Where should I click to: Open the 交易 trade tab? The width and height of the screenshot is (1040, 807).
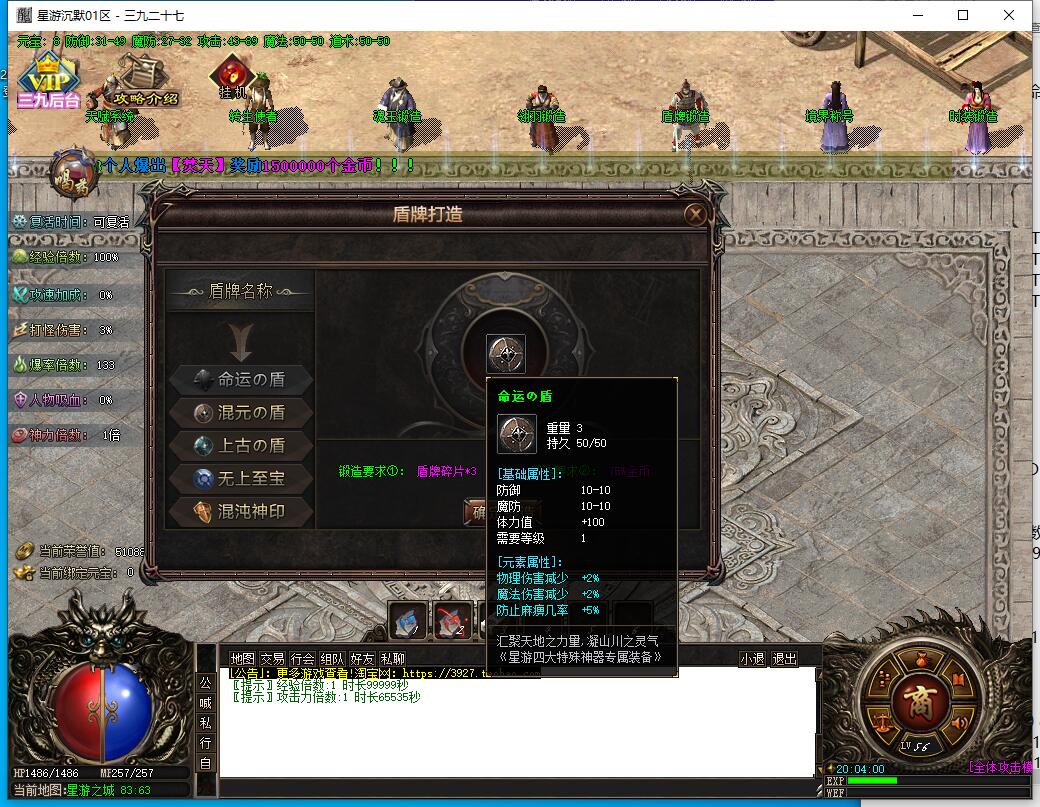(x=272, y=658)
